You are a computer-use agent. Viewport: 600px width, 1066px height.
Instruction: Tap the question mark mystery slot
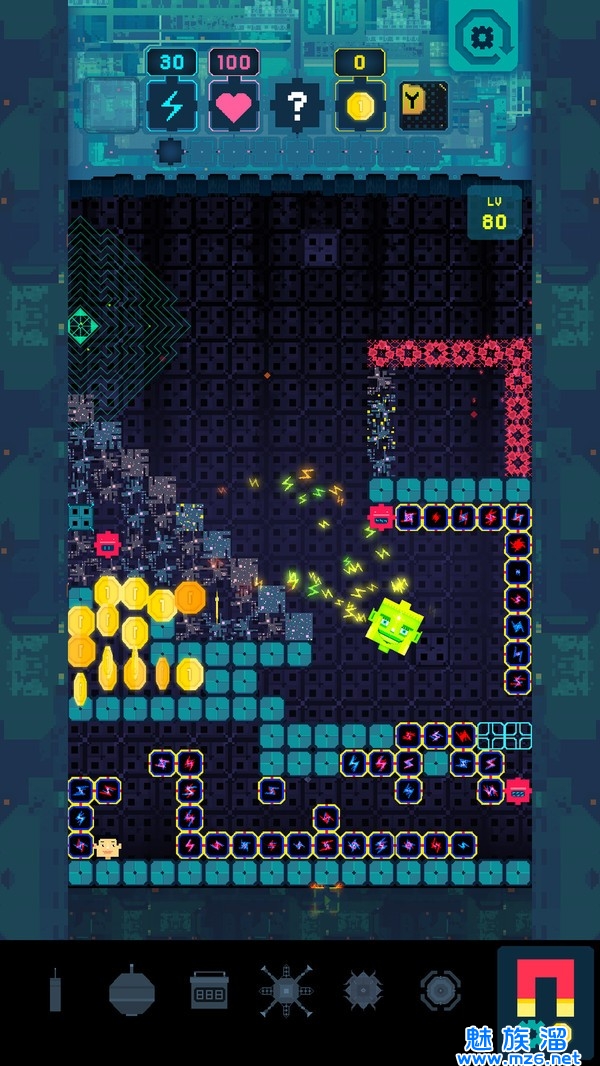coord(297,105)
